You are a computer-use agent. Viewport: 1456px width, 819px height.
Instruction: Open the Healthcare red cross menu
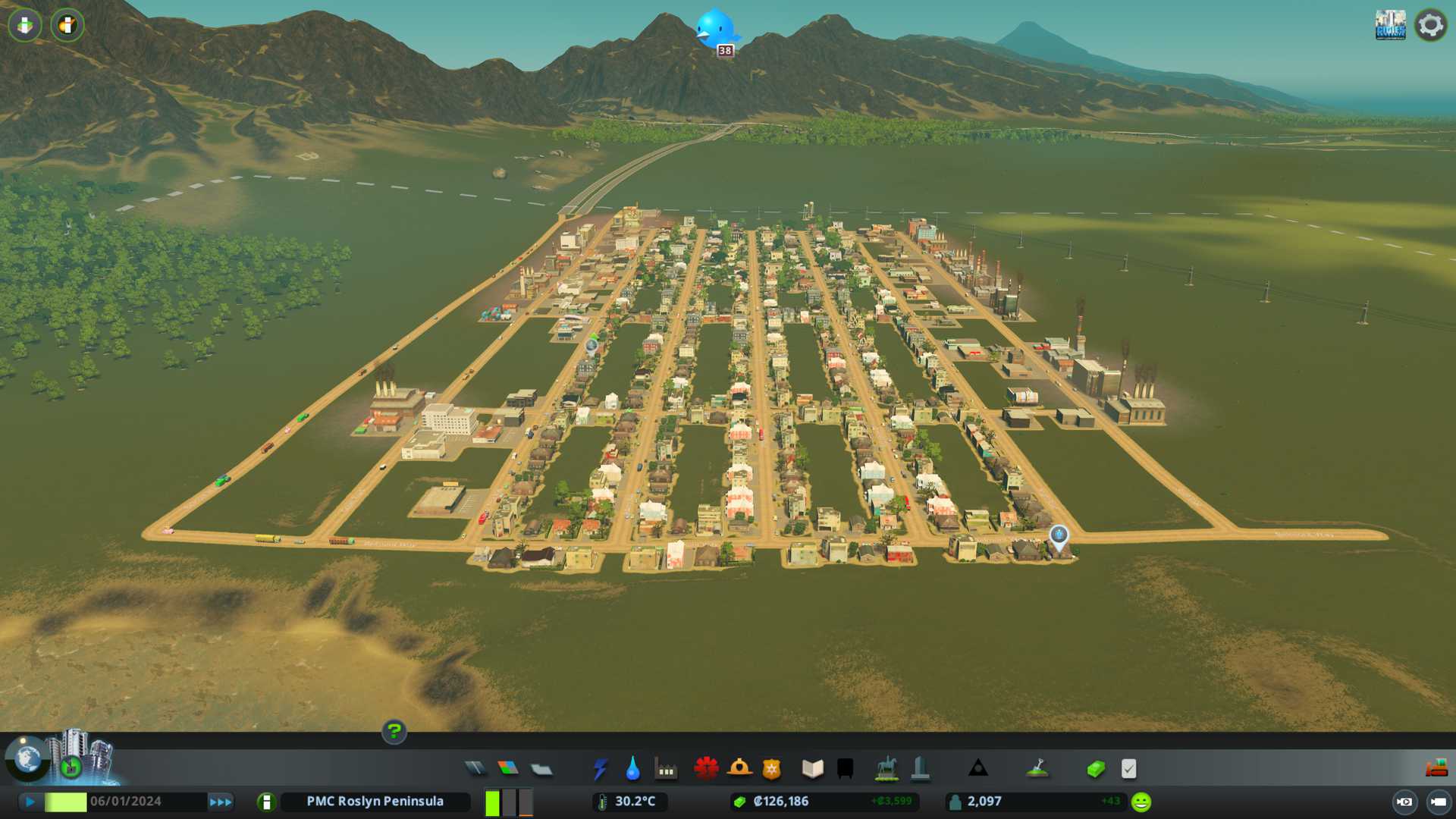[x=706, y=769]
